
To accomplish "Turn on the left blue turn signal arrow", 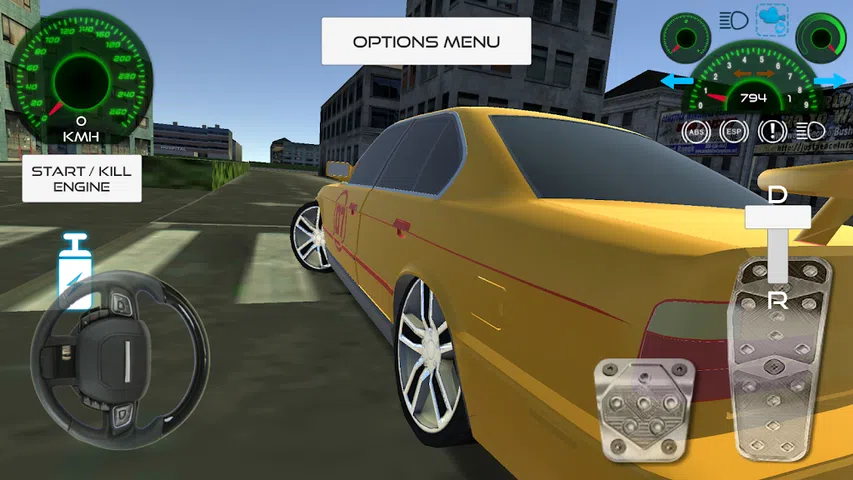I will 677,79.
